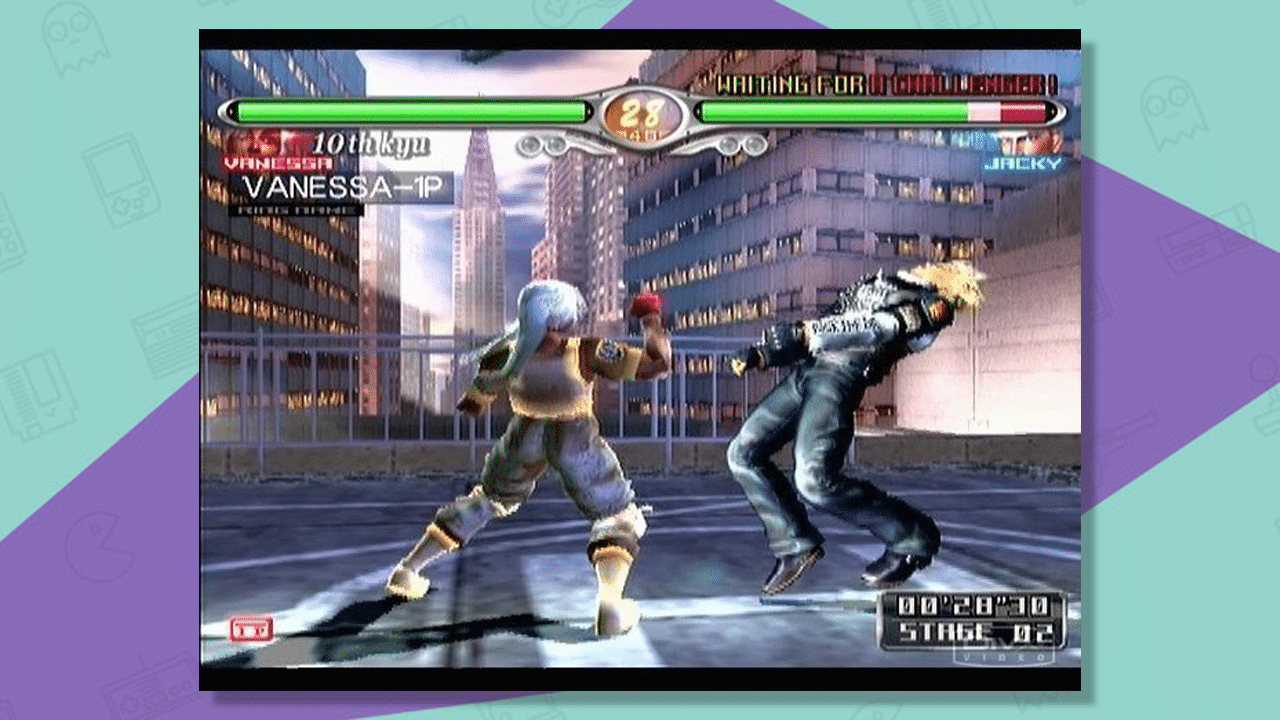Viewport: 1280px width, 720px height.
Task: Toggle the 10th kyu rank badge
Action: 370,146
